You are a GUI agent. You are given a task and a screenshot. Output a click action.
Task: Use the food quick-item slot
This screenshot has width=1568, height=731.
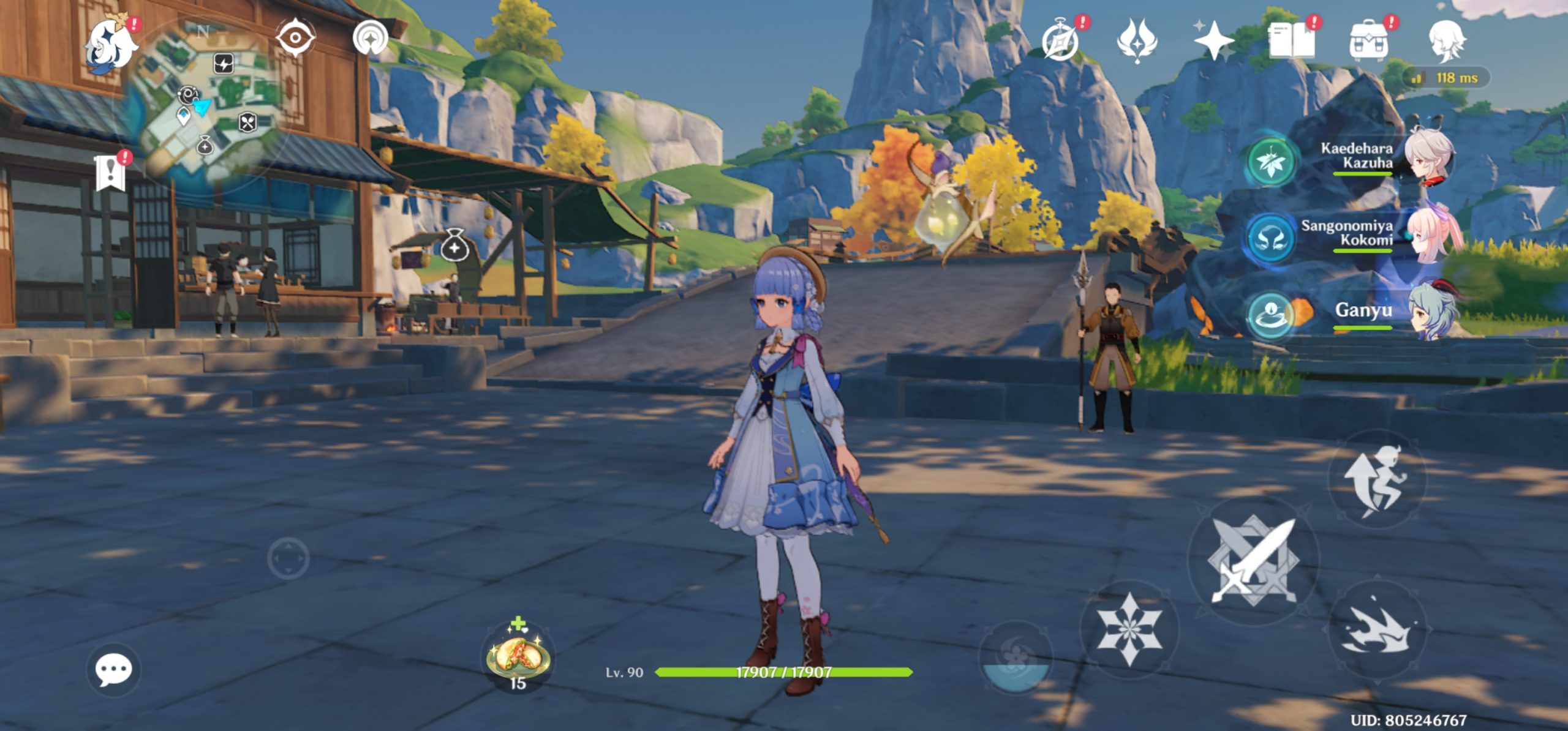tap(518, 658)
